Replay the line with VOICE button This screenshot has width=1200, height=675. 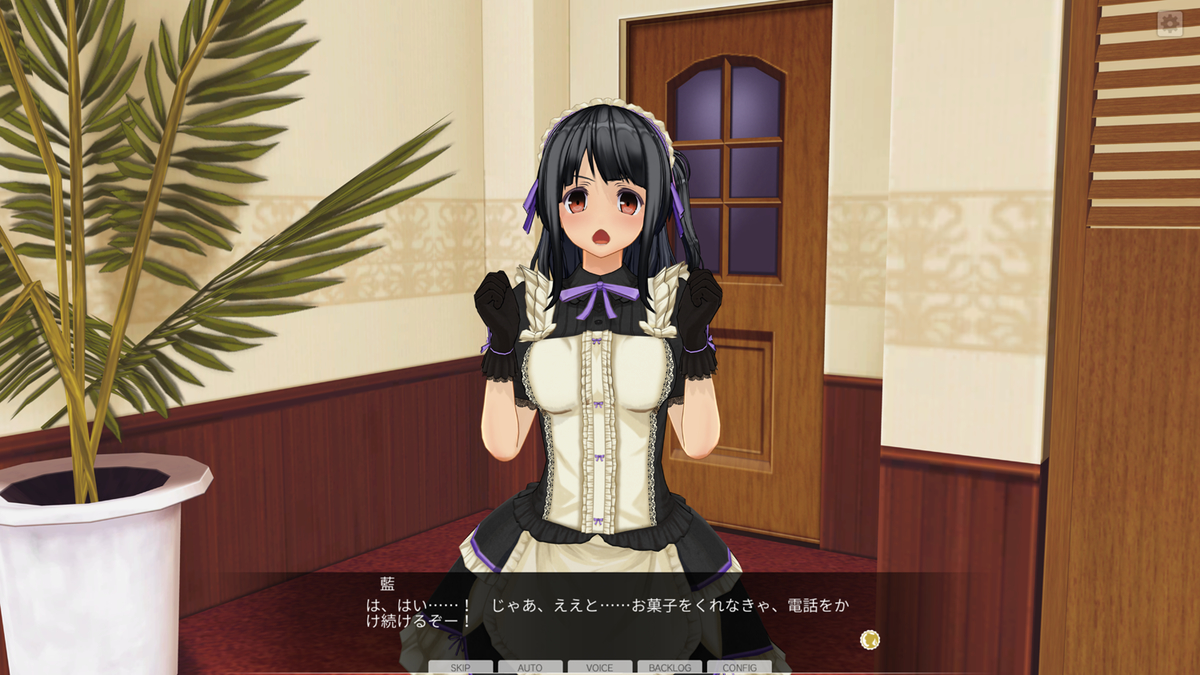point(600,667)
